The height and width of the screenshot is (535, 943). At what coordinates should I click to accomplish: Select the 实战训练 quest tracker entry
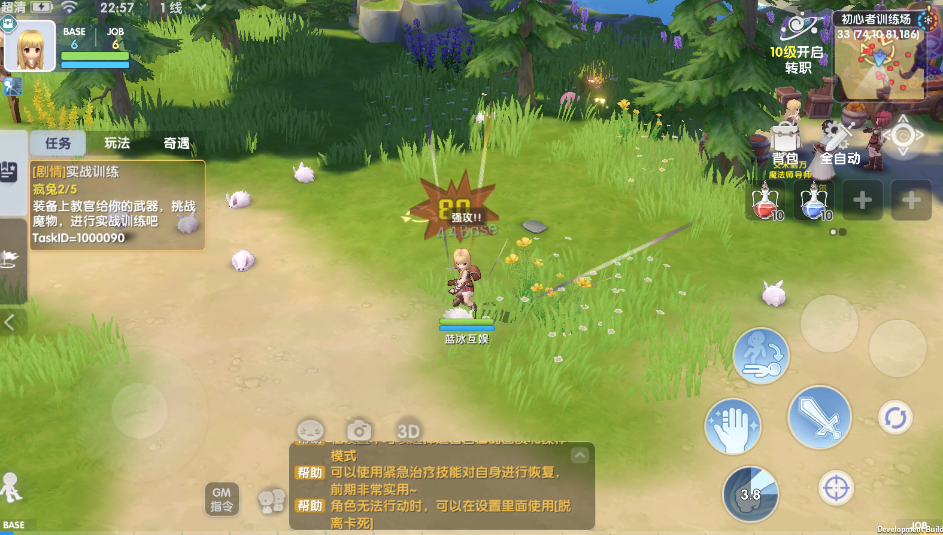pyautogui.click(x=117, y=205)
